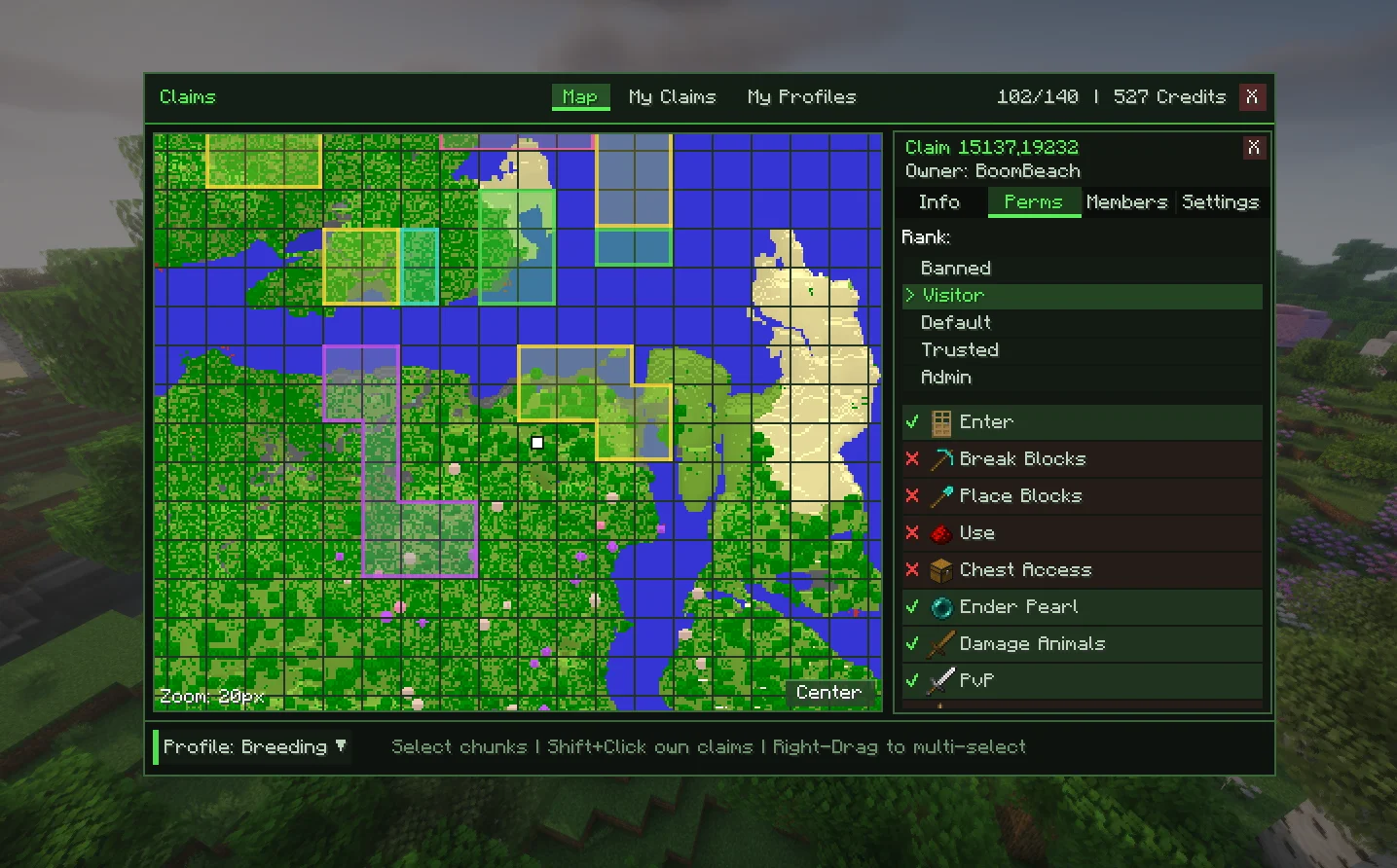
Task: Toggle the Enter permission
Action: pos(1082,421)
